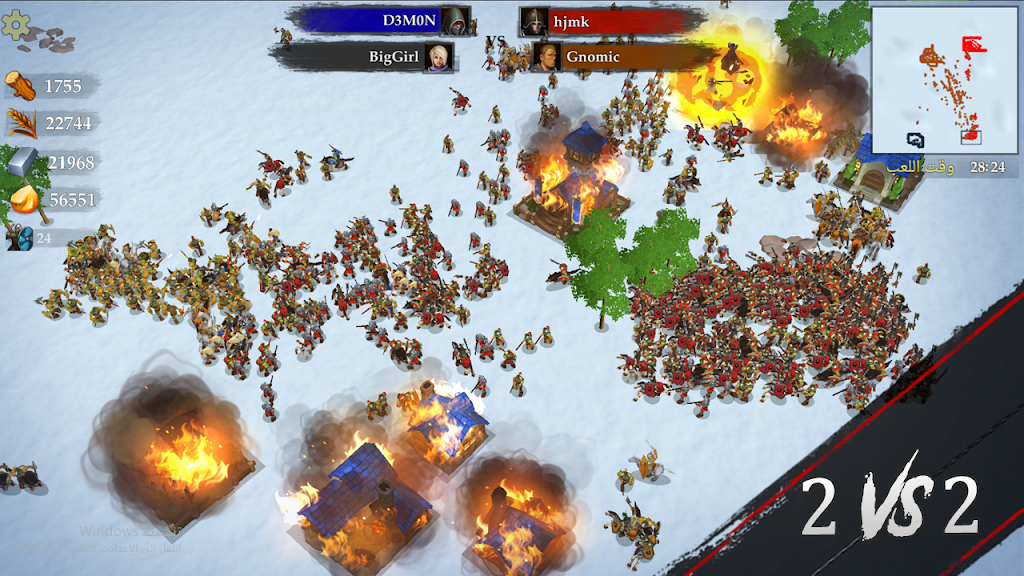Image resolution: width=1024 pixels, height=576 pixels.
Task: Select D3M0N's player banner
Action: [x=380, y=20]
